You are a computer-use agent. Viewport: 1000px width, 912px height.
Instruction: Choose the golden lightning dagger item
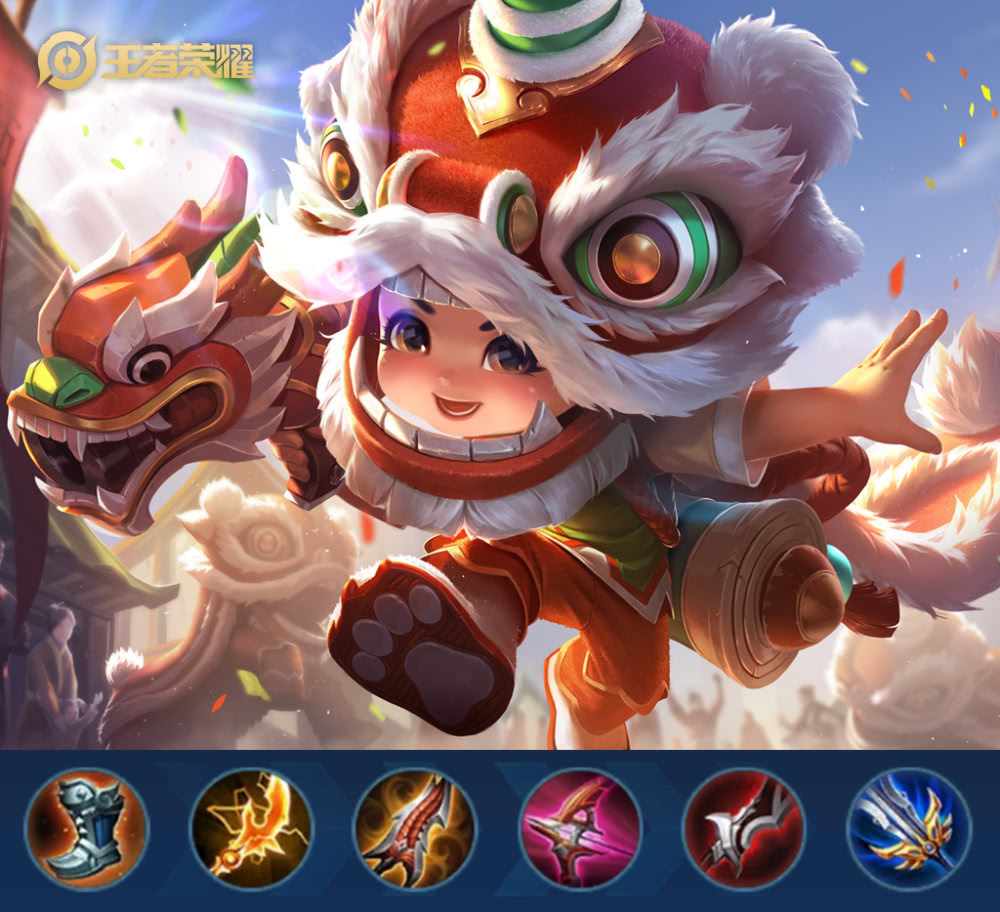click(x=251, y=829)
